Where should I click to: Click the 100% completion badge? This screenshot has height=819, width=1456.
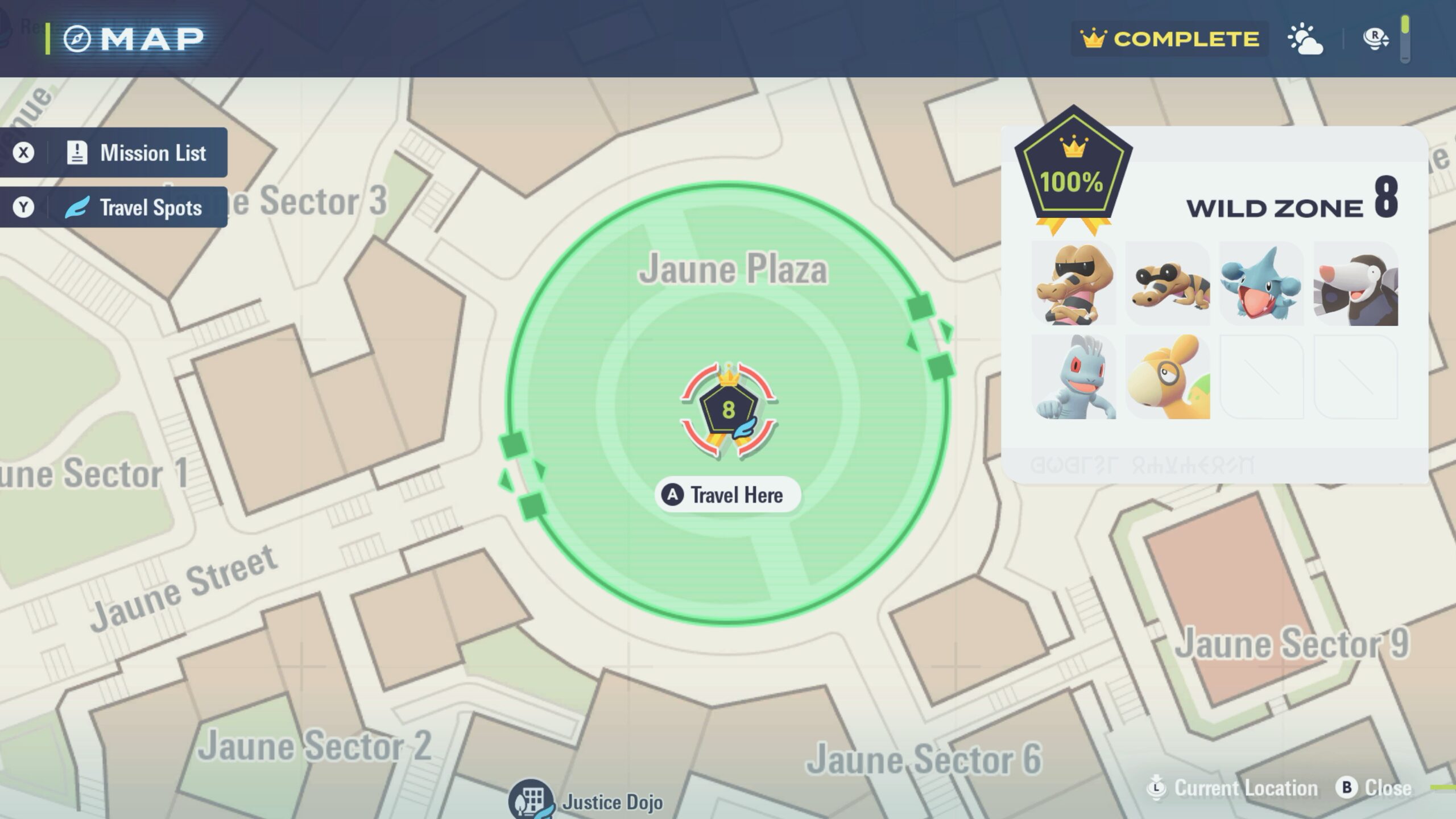(1073, 171)
